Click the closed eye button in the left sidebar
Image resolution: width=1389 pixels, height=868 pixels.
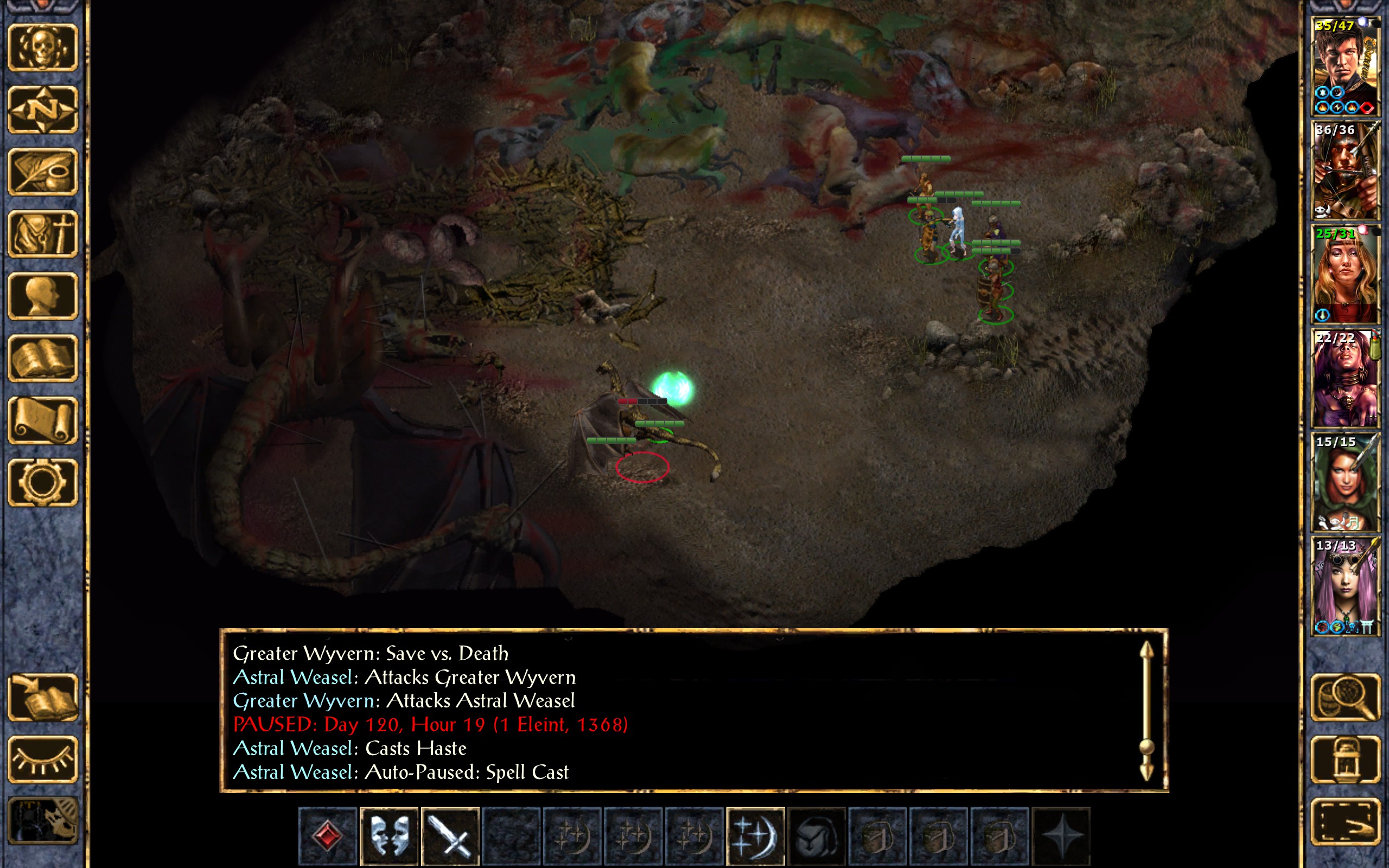click(43, 759)
